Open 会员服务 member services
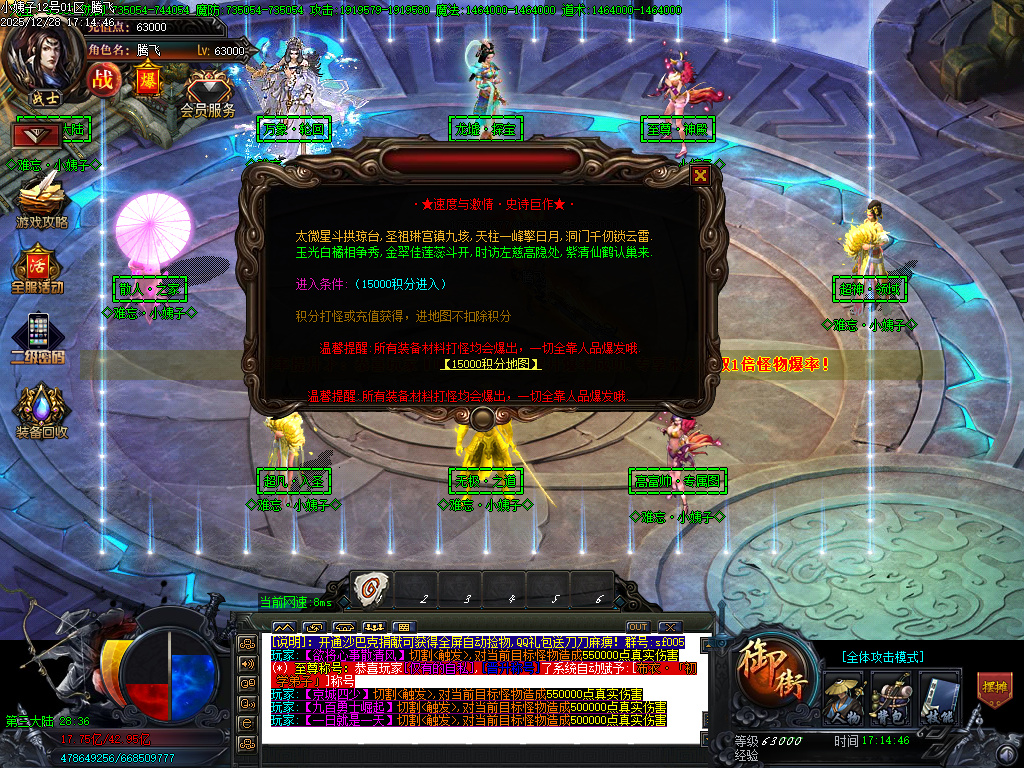Viewport: 1024px width, 768px height. (x=208, y=95)
